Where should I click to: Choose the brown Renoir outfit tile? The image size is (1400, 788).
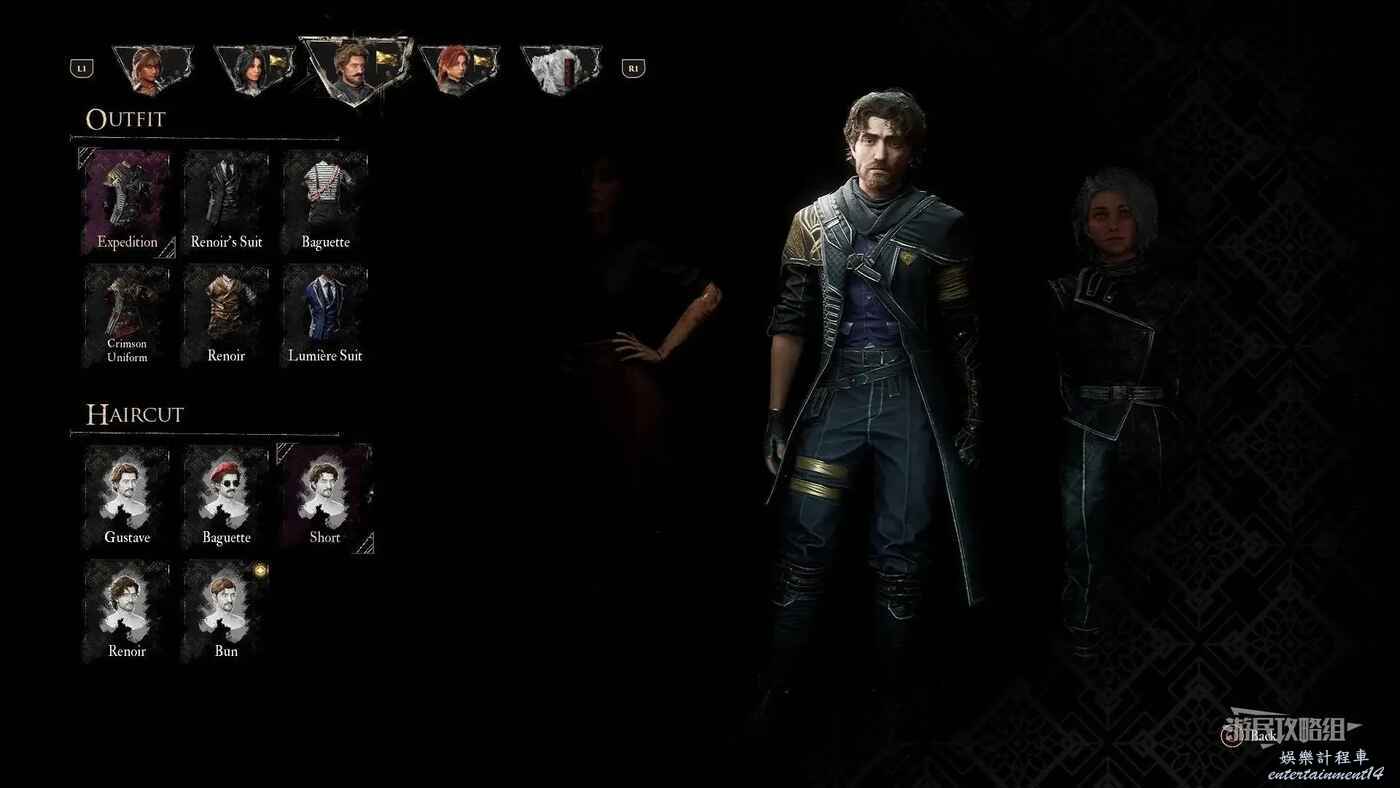coord(226,316)
